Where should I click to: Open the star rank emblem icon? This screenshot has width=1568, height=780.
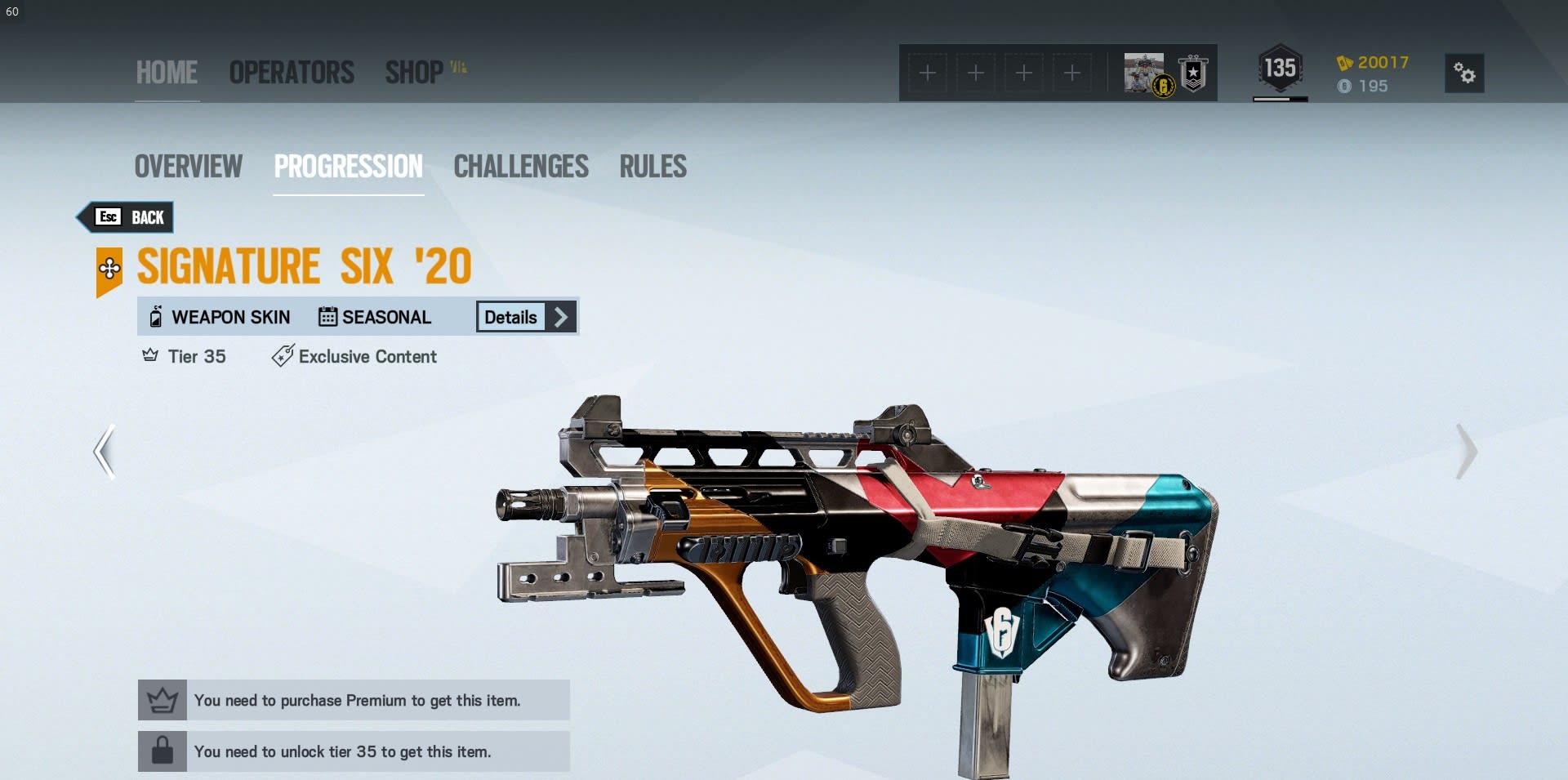pos(1193,74)
